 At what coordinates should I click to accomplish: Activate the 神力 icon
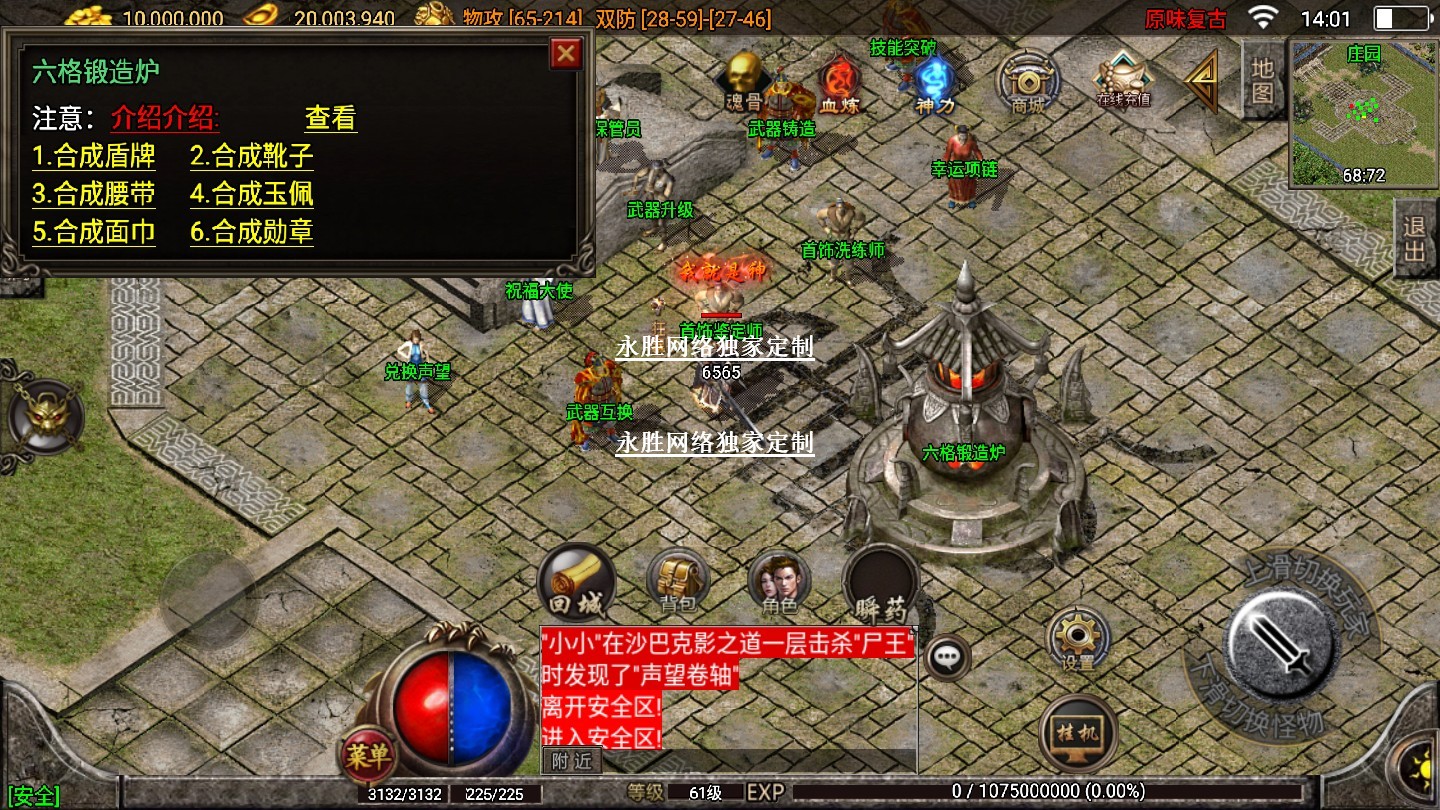[x=934, y=80]
